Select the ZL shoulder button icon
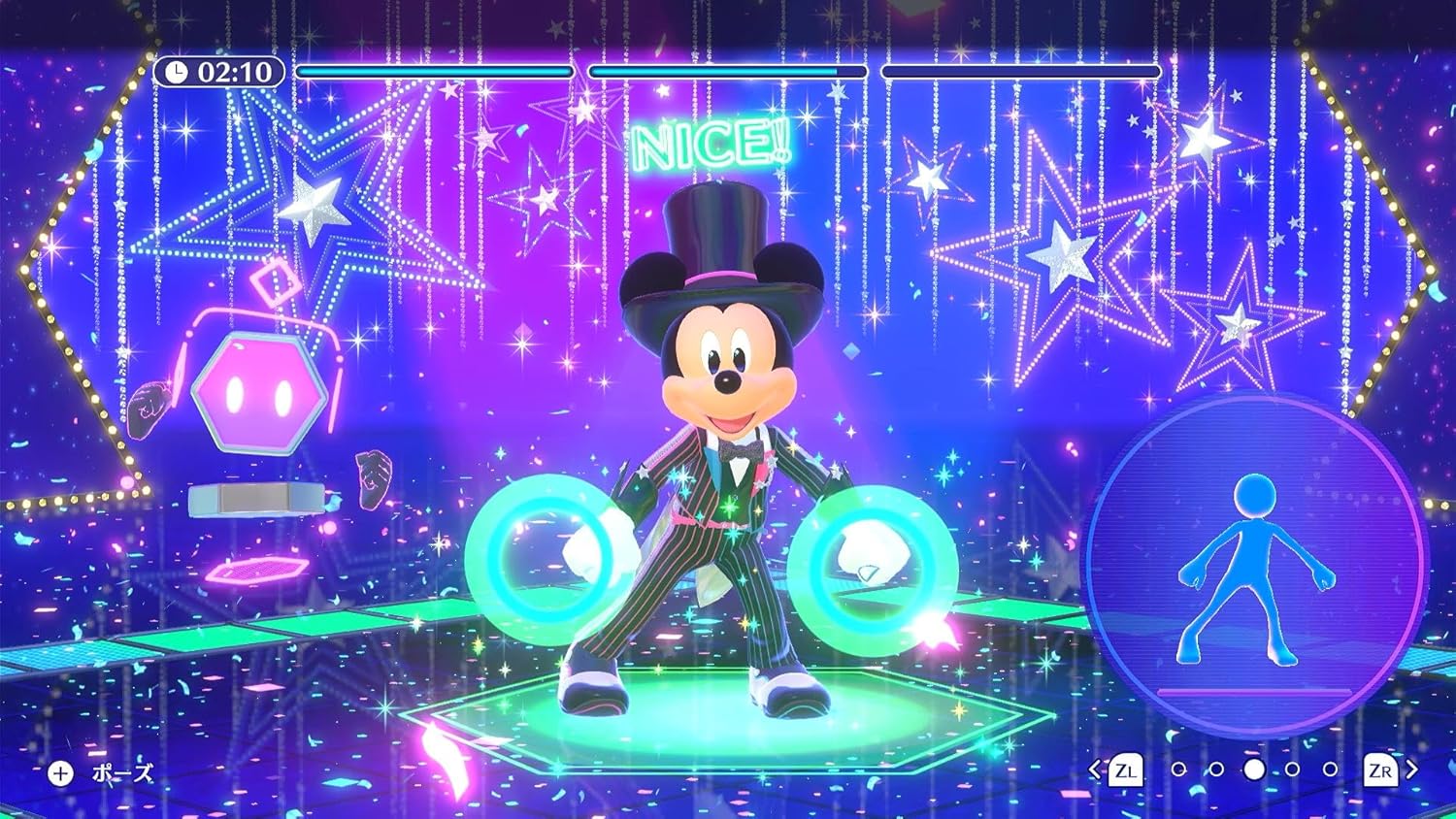 tap(1127, 770)
